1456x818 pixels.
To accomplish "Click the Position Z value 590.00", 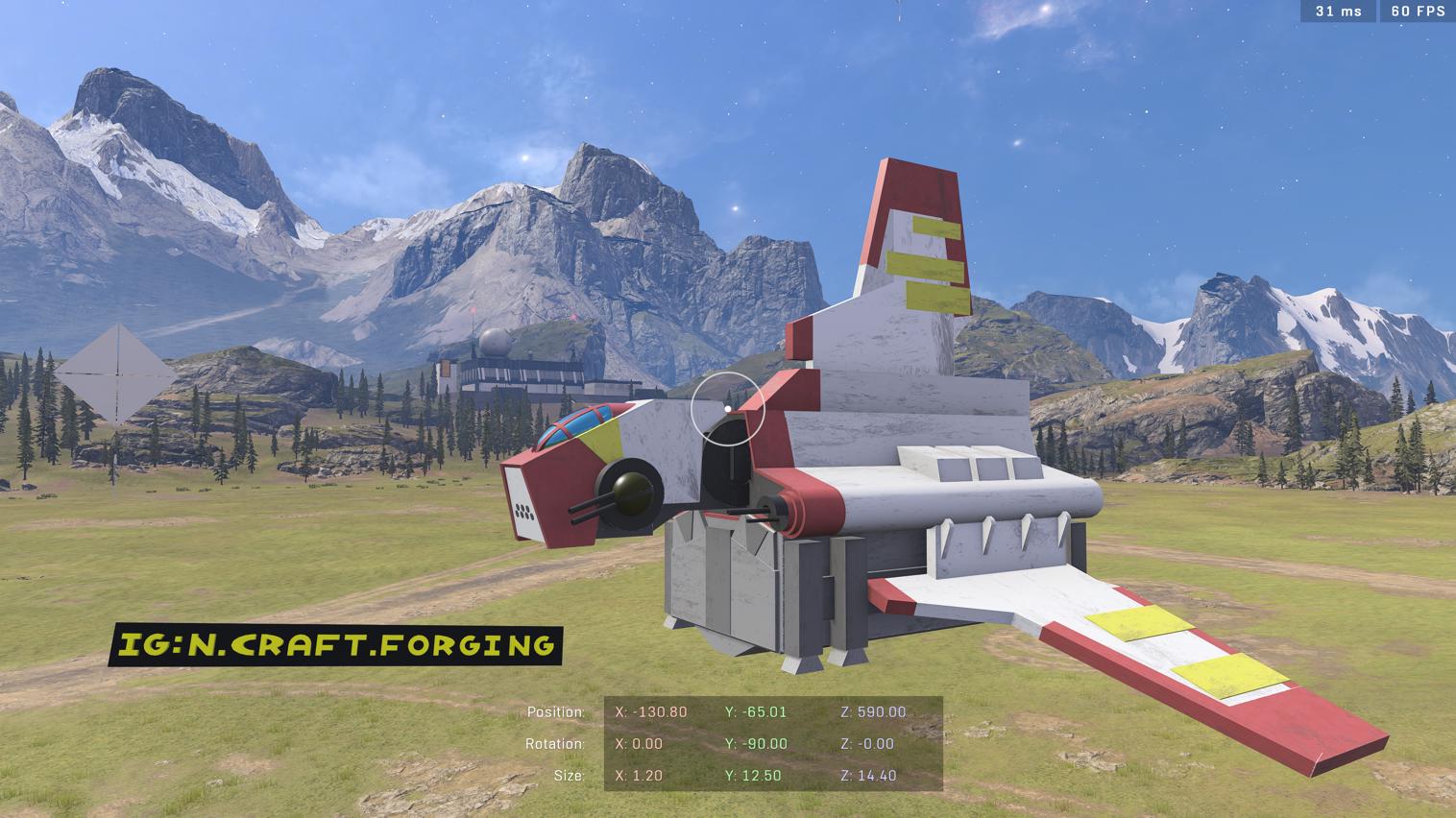I will [875, 712].
